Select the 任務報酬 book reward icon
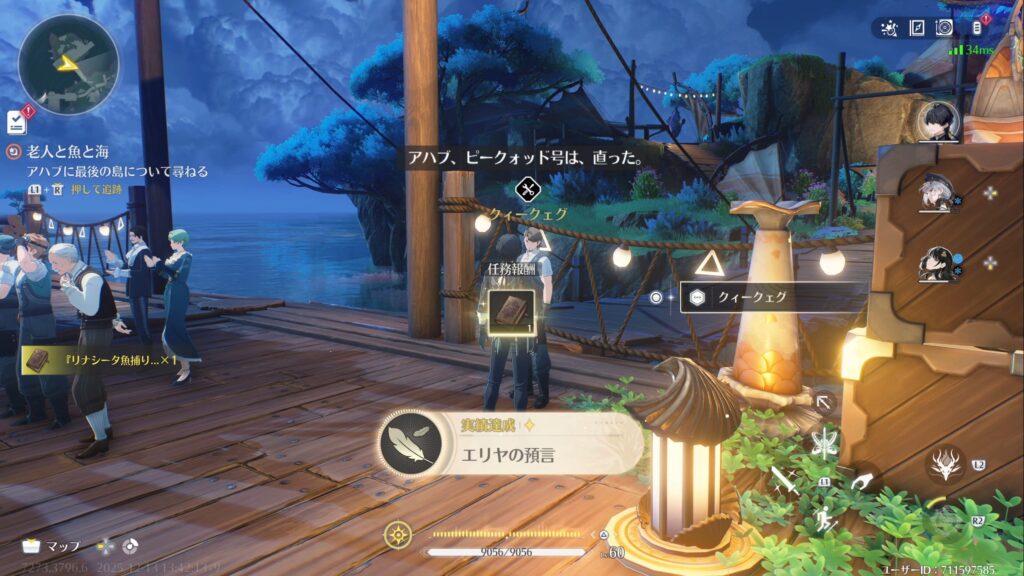This screenshot has height=576, width=1024. pos(510,308)
